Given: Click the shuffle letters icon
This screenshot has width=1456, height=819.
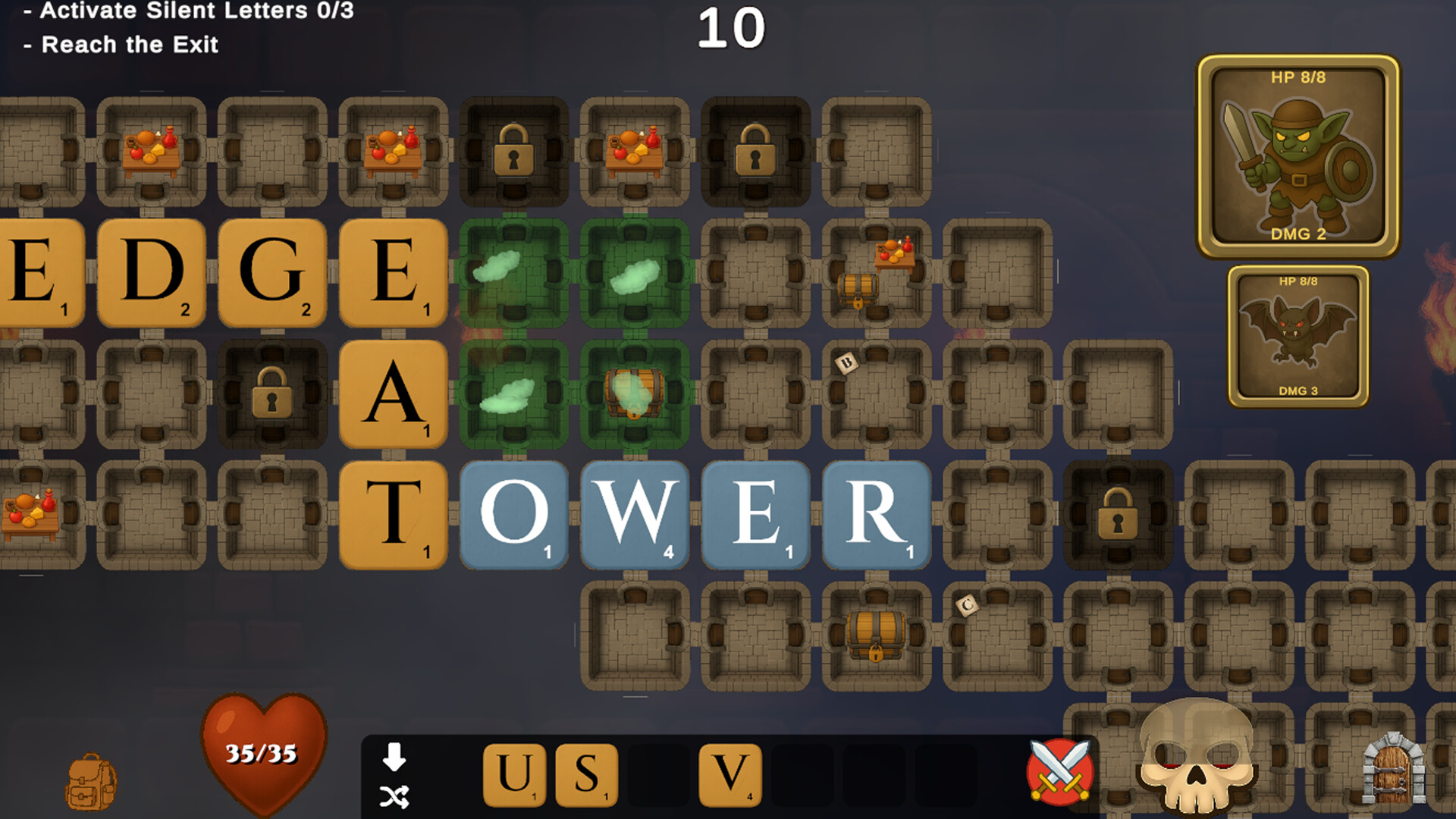Looking at the screenshot, I should point(394,795).
